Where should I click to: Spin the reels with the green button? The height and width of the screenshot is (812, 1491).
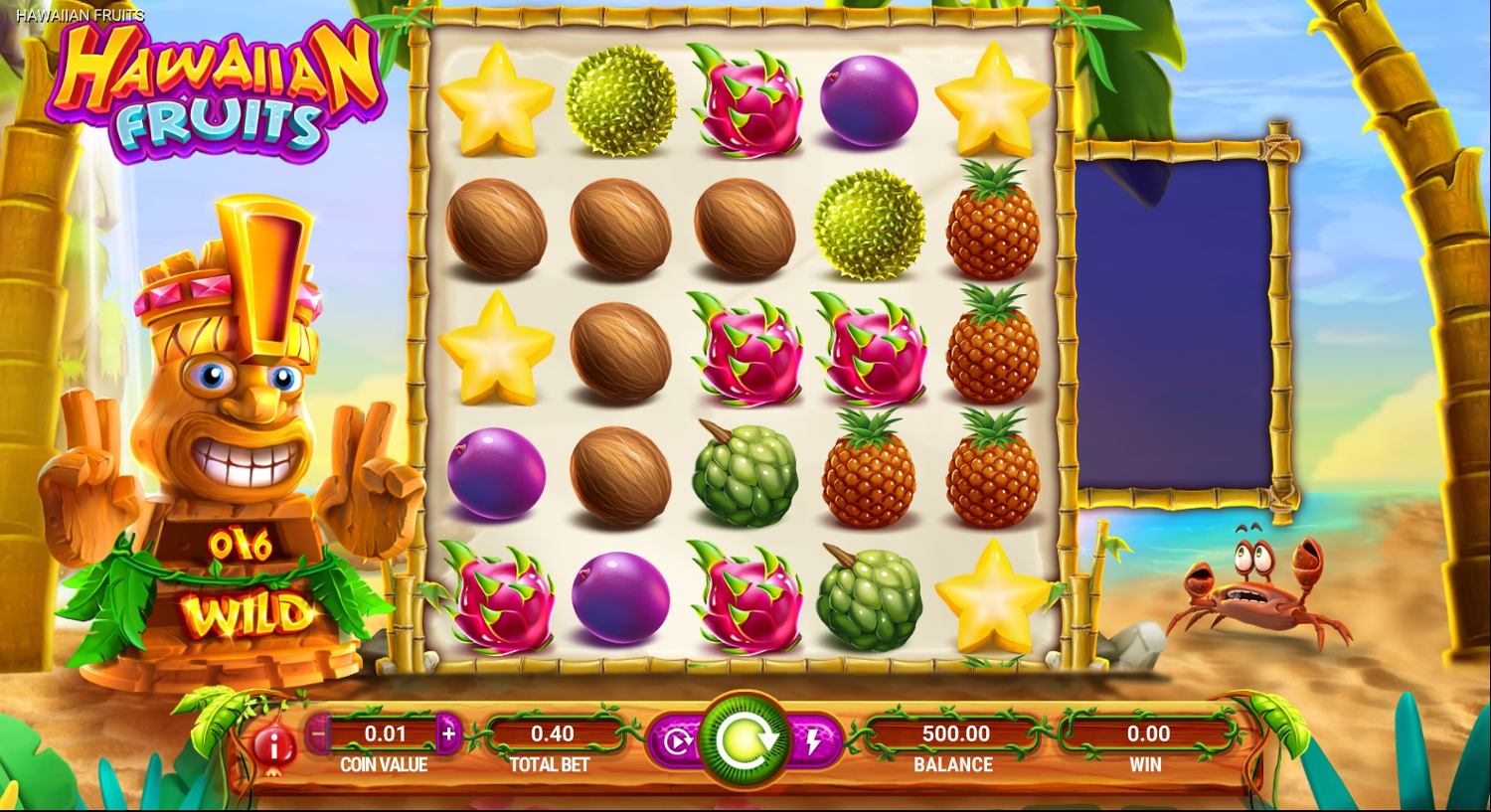[745, 740]
